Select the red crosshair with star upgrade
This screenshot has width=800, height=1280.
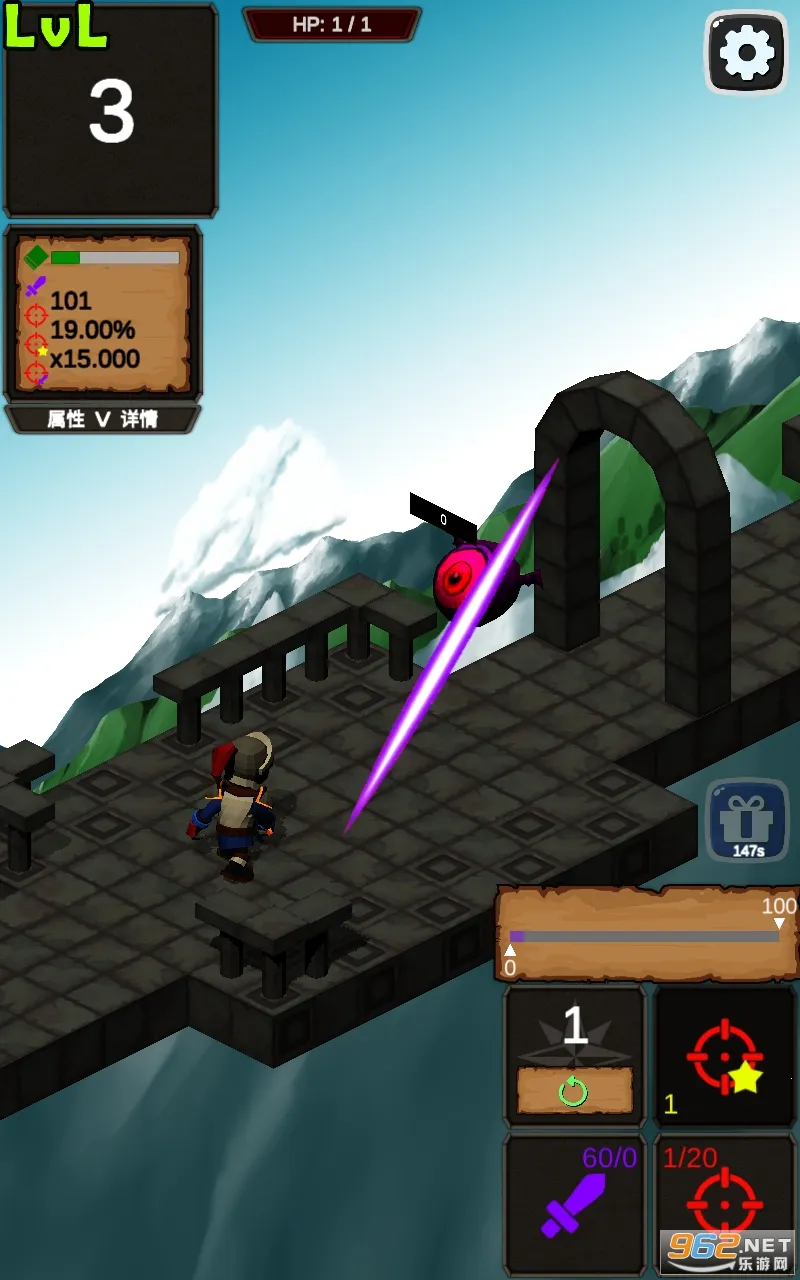point(725,1057)
